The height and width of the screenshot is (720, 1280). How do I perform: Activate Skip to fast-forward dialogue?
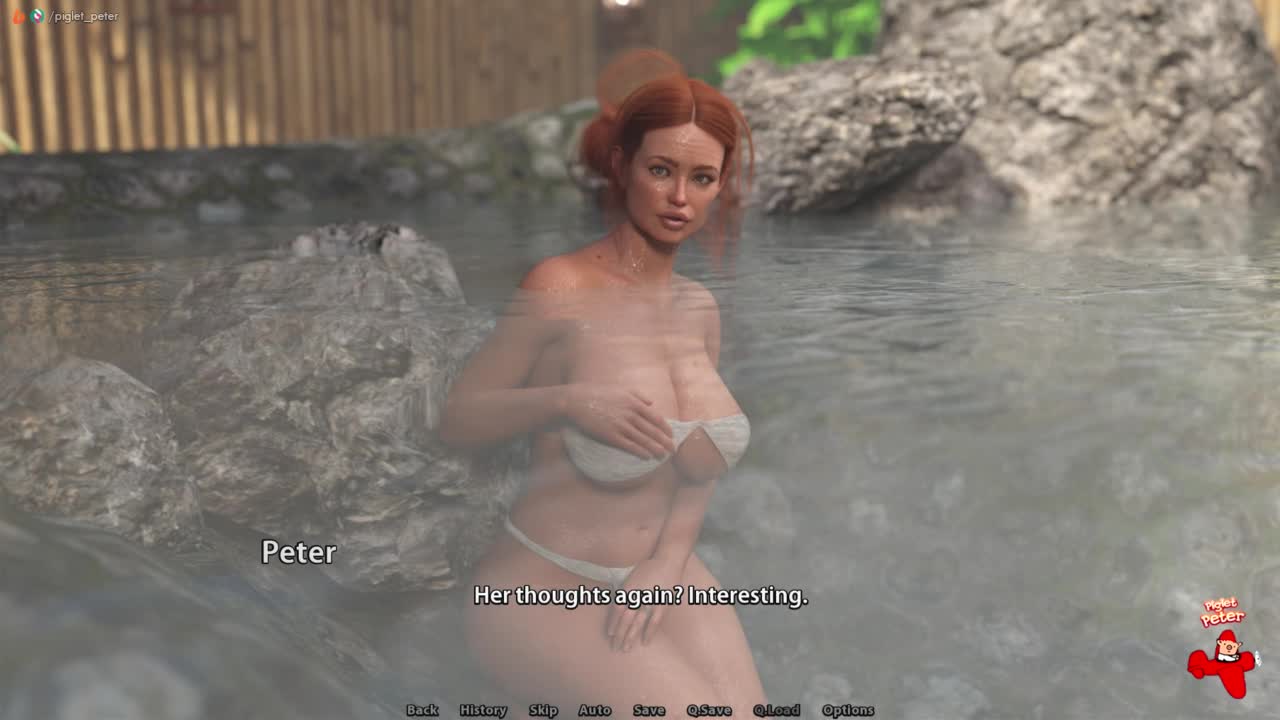point(543,710)
